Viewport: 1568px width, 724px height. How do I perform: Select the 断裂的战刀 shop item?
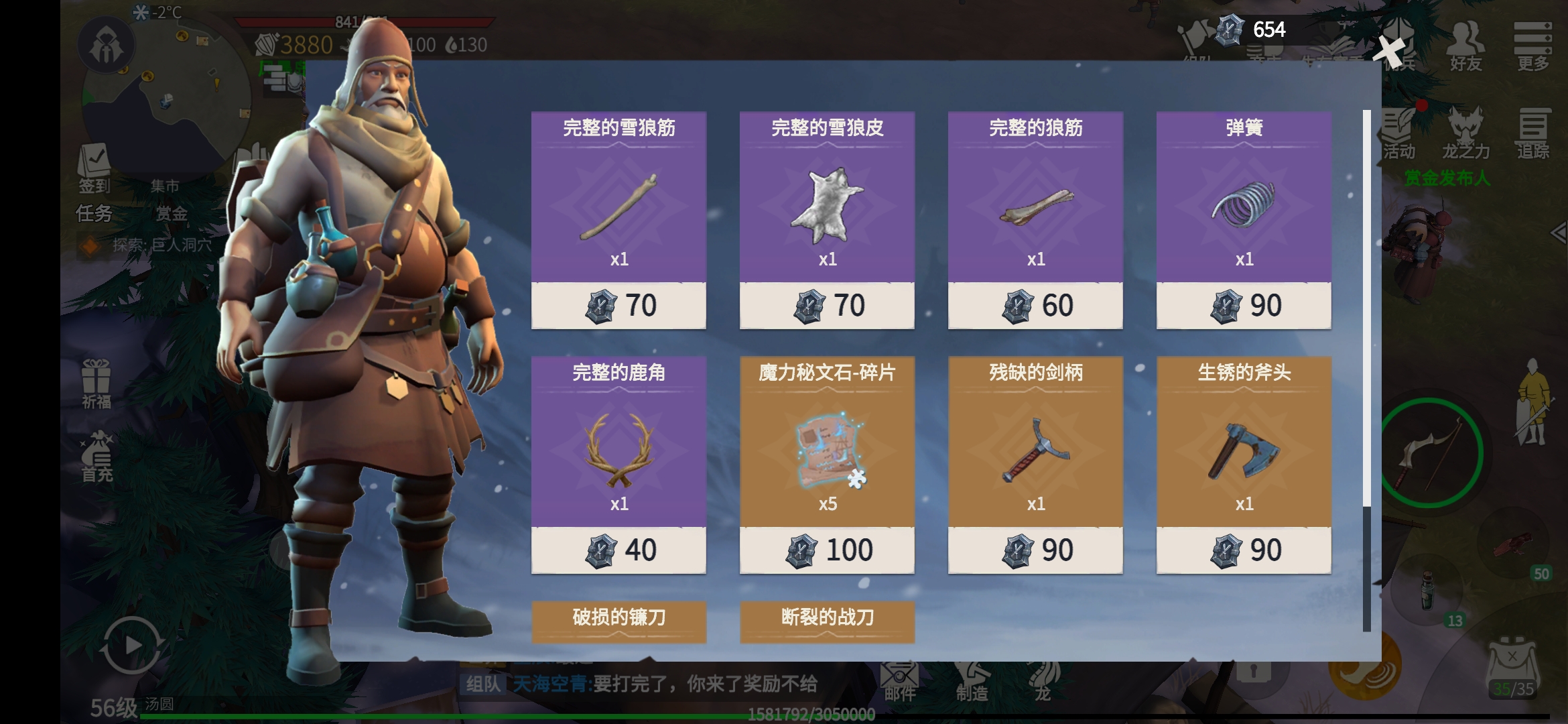(827, 621)
